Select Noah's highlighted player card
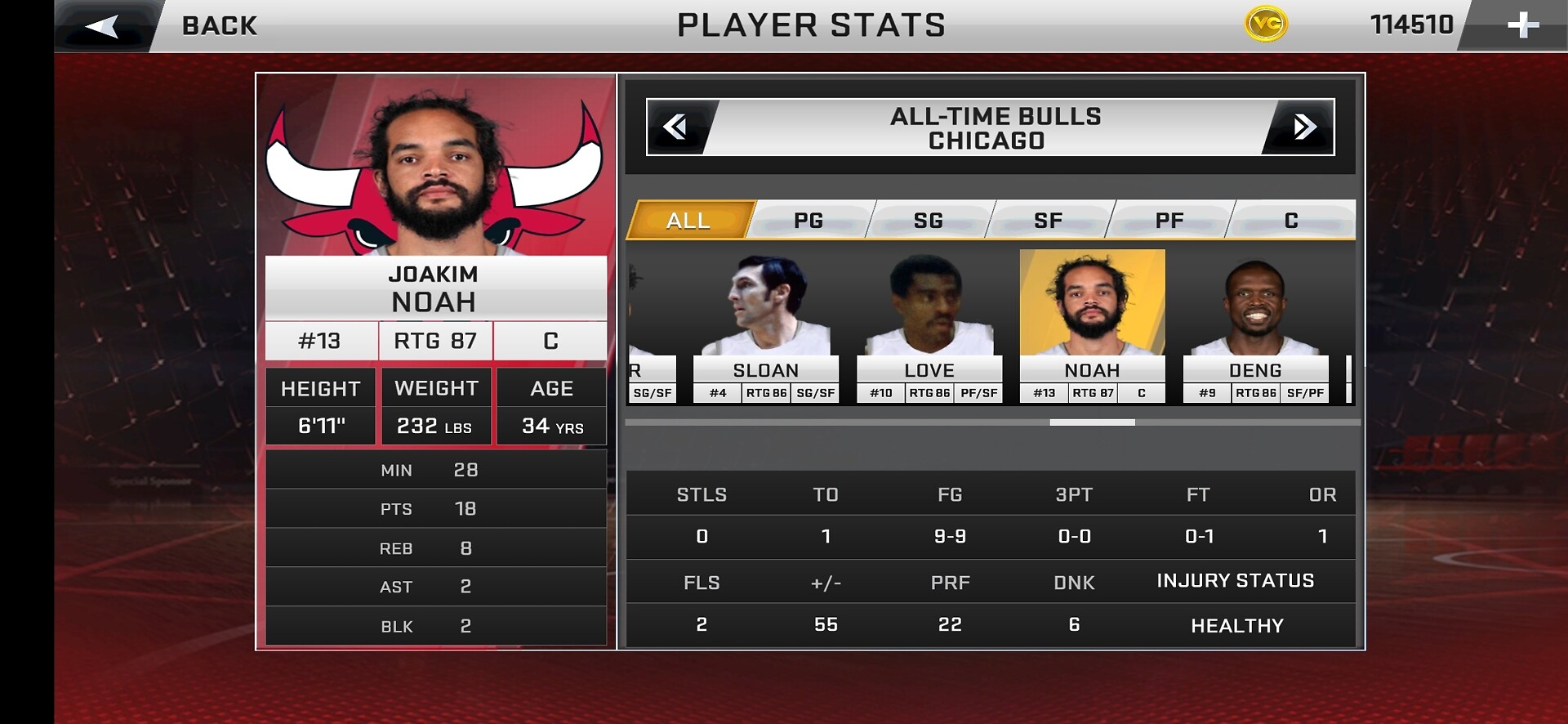1568x724 pixels. pos(1093,326)
